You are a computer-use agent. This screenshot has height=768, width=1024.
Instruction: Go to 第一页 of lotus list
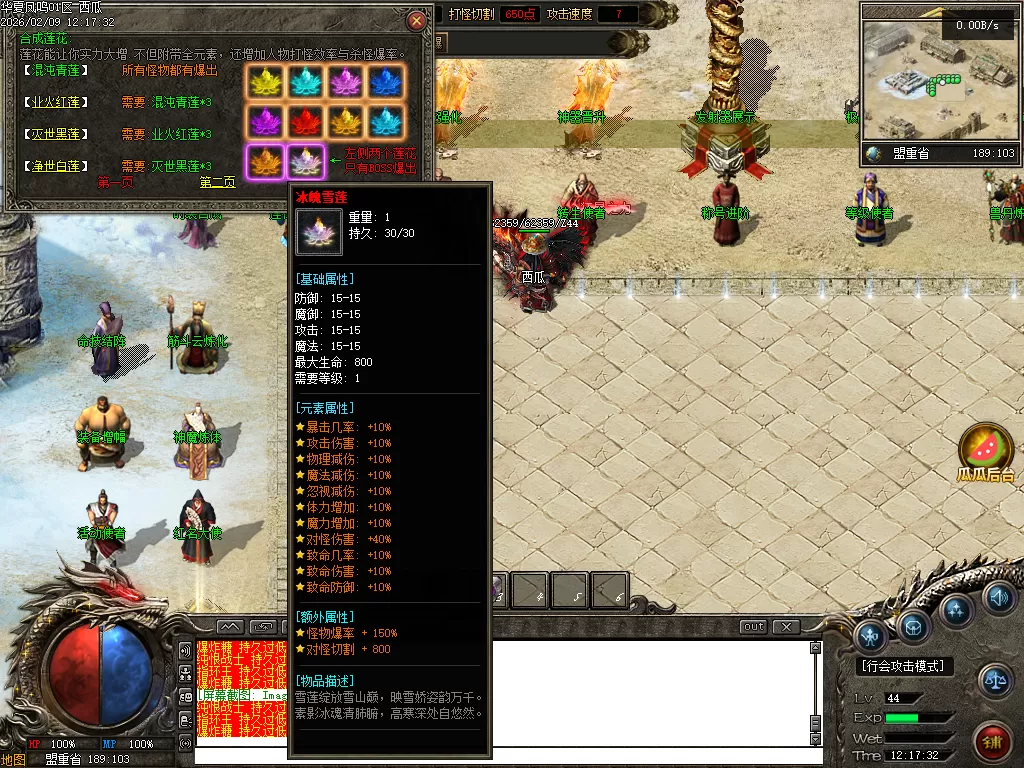point(115,183)
